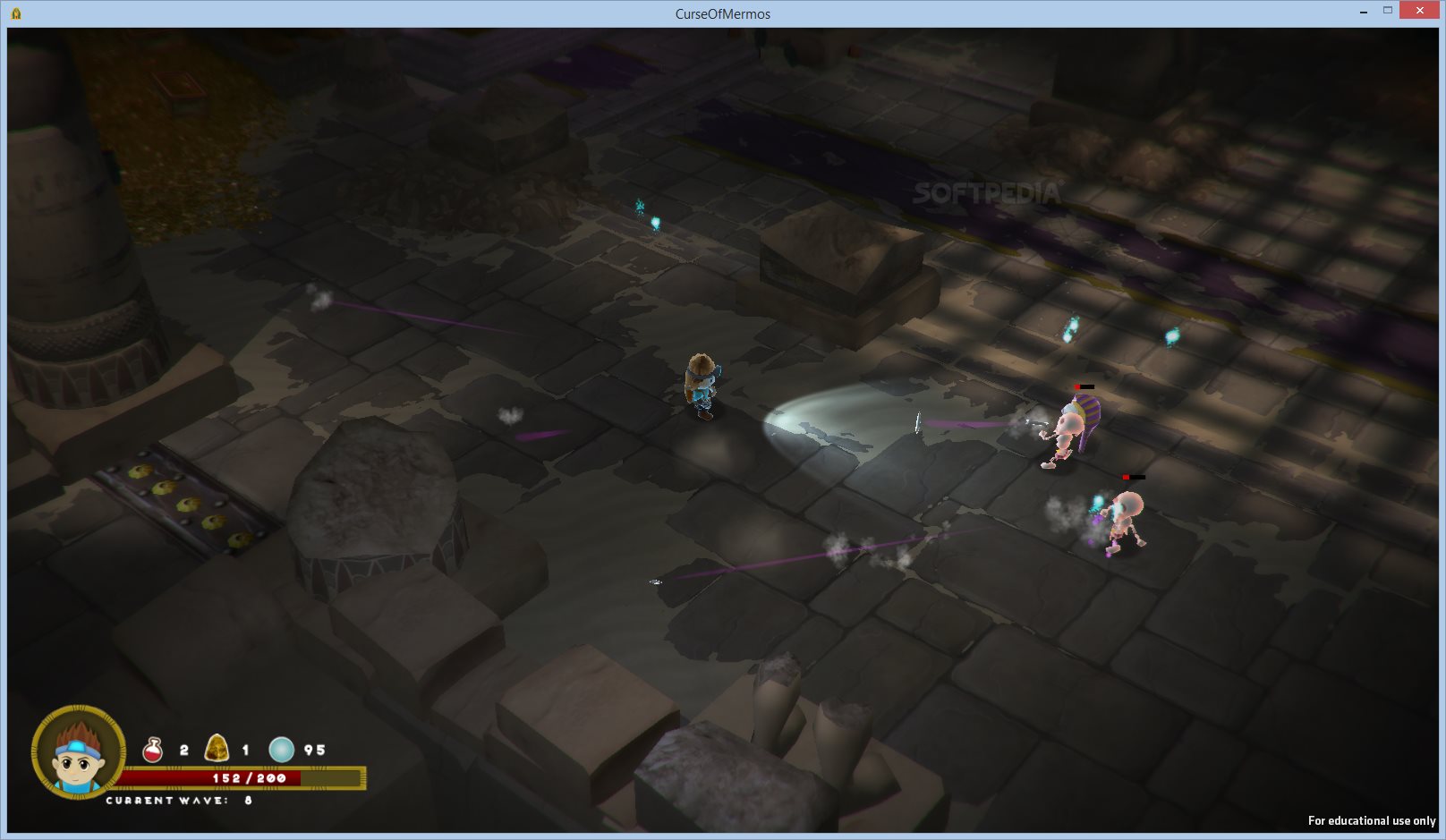Click the pale blue orb icon
This screenshot has height=840, width=1446.
click(281, 749)
